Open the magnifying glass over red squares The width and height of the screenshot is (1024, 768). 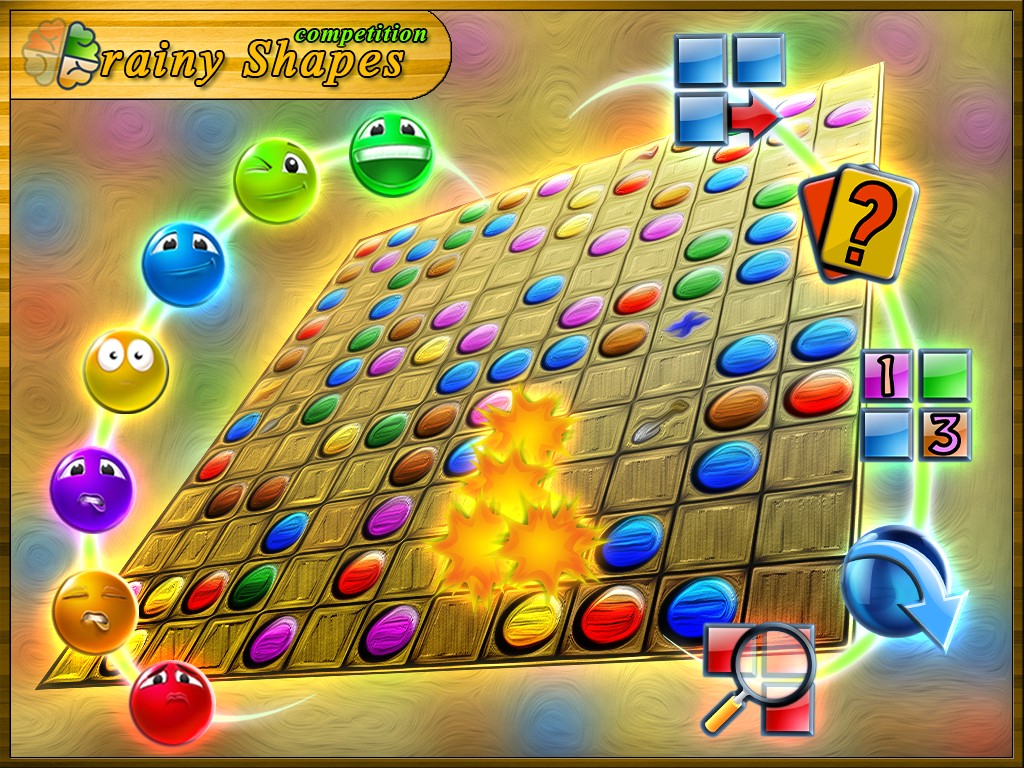tap(759, 677)
